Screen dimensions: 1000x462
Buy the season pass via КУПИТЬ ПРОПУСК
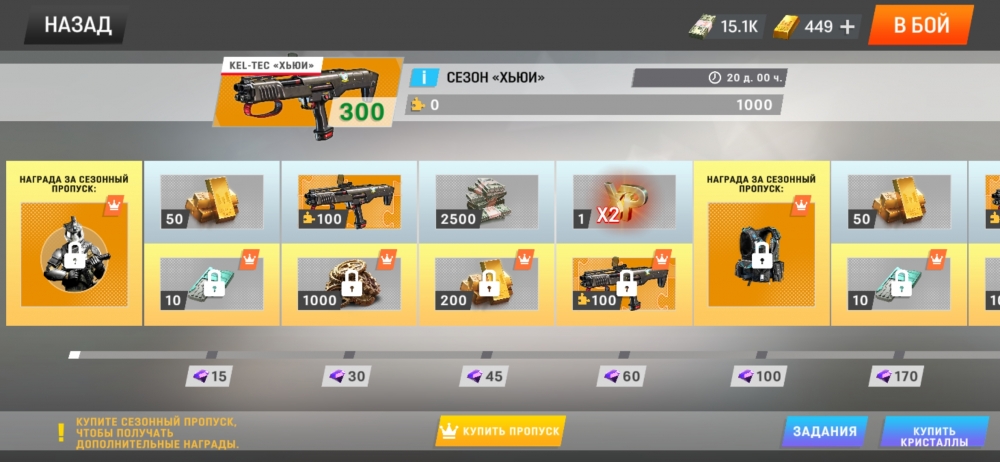coord(501,431)
